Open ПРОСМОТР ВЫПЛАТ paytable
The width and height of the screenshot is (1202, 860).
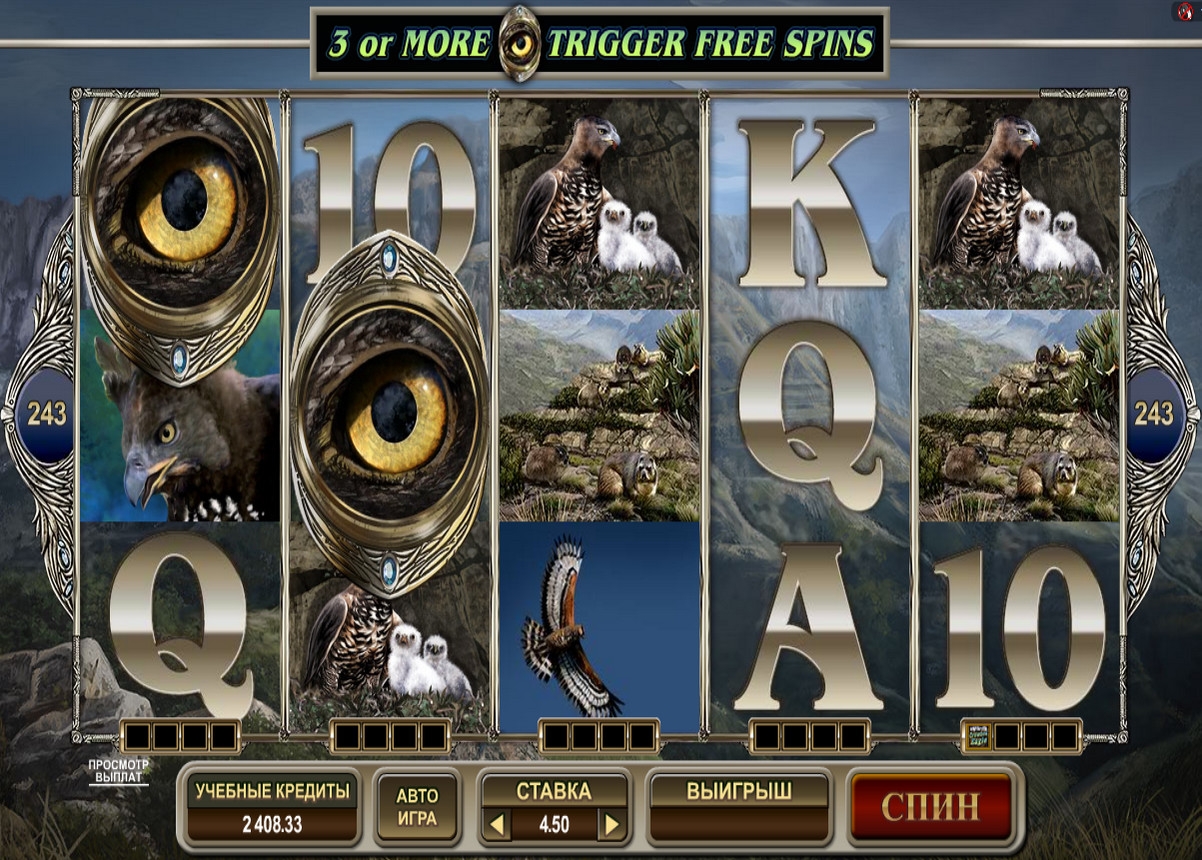(x=118, y=771)
